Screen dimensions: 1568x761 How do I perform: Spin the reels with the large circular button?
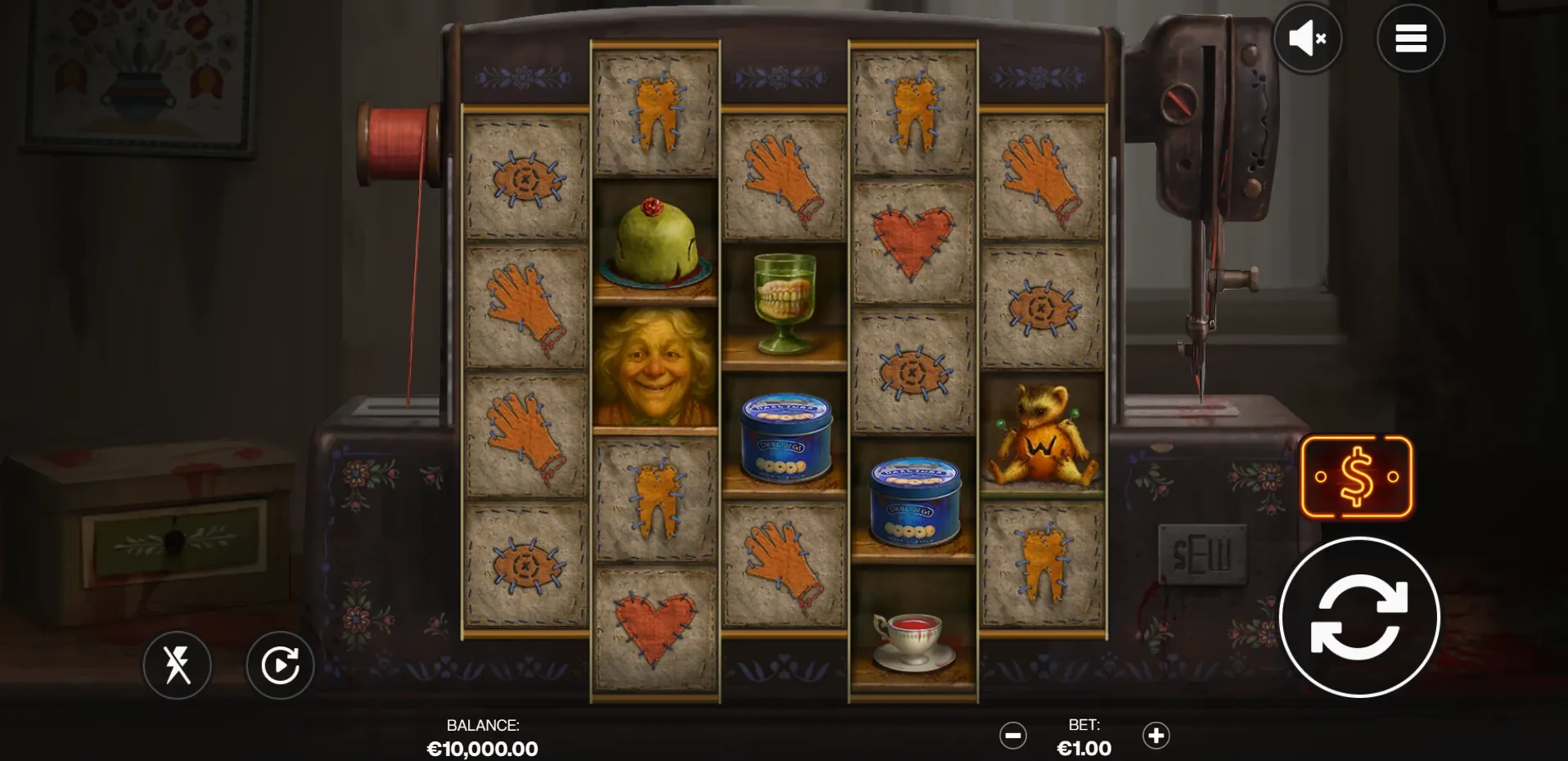pyautogui.click(x=1358, y=617)
